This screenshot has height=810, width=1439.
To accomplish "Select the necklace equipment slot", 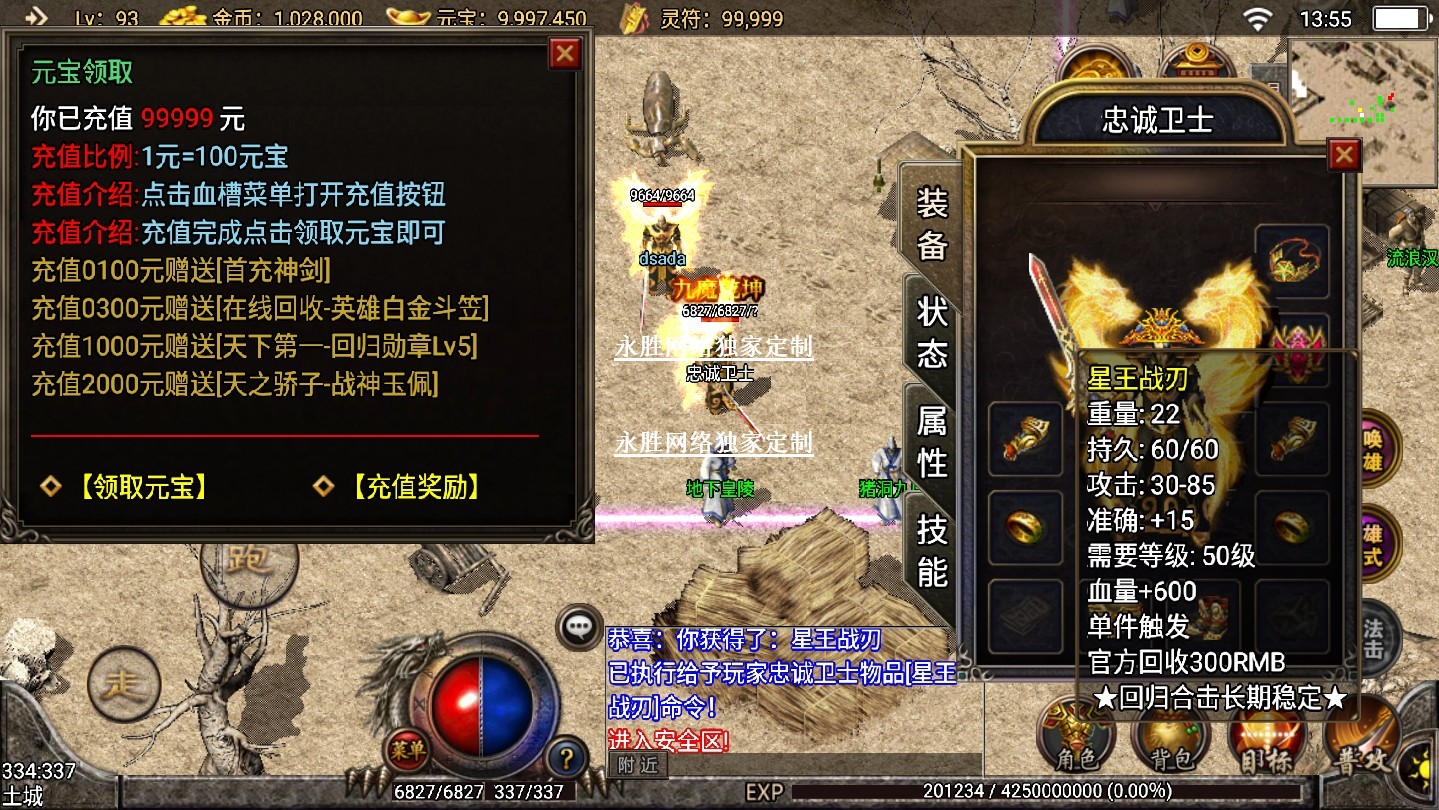I will 1292,262.
